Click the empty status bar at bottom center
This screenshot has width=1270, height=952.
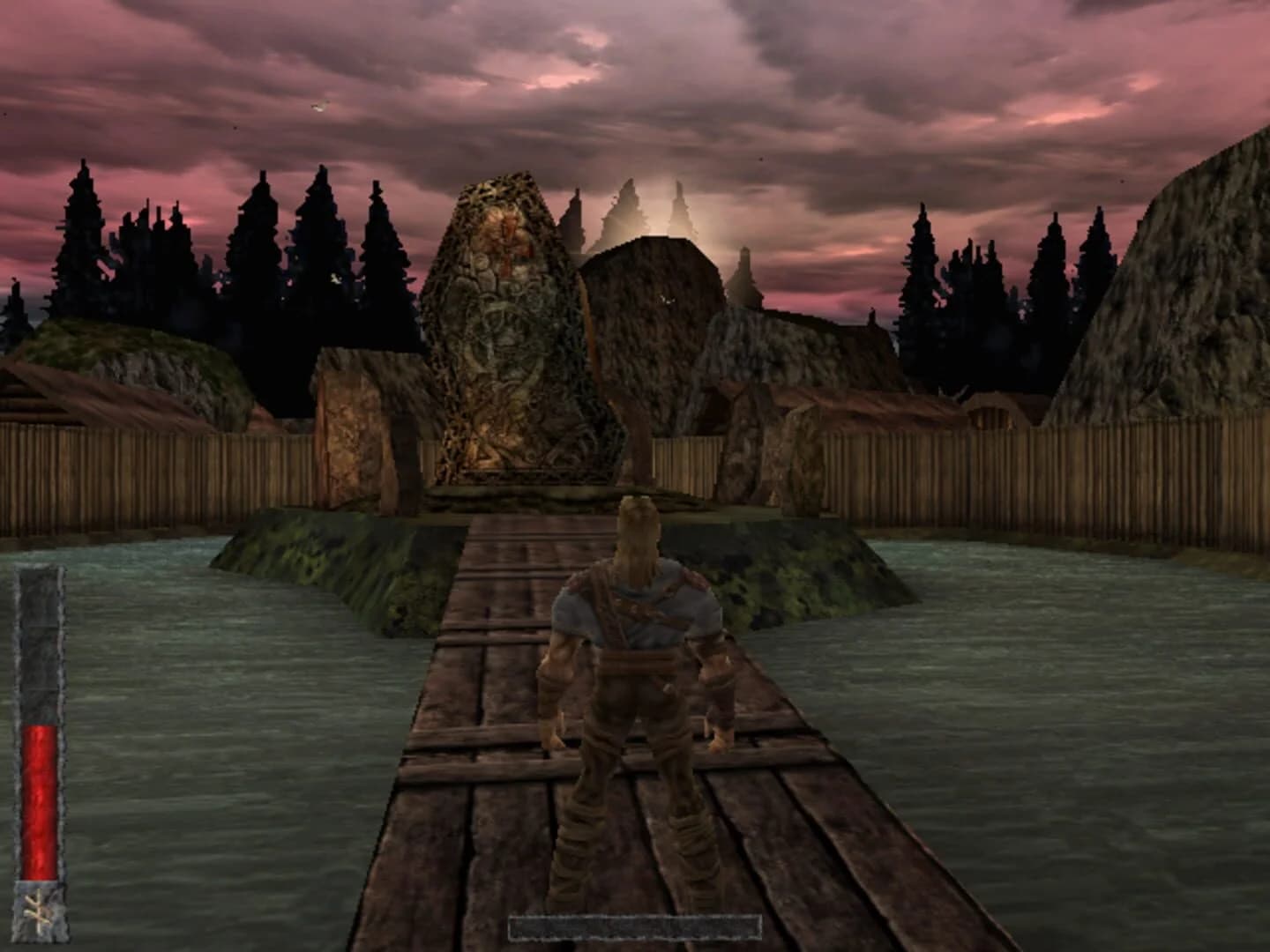[635, 927]
